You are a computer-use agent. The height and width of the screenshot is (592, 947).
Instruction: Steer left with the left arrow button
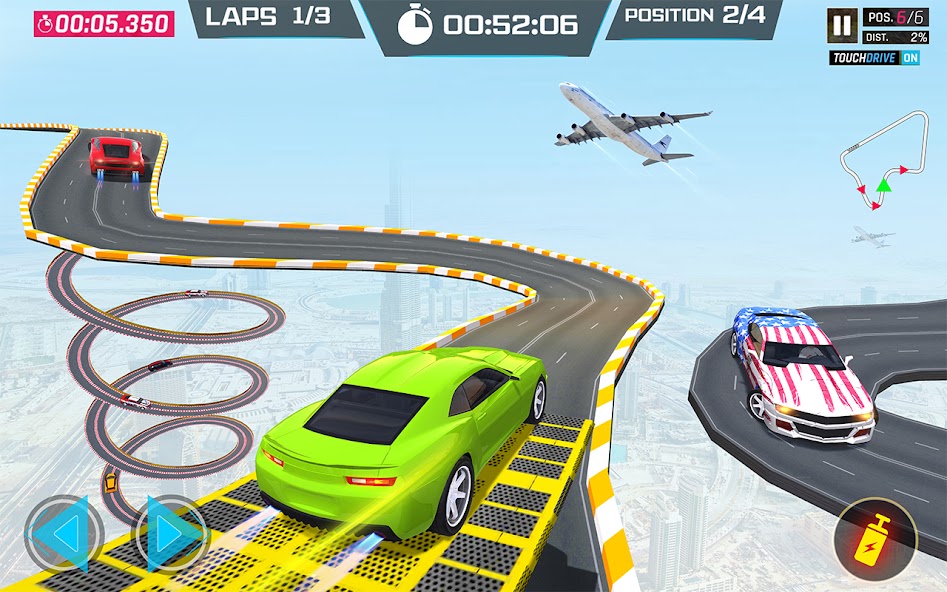coord(65,535)
